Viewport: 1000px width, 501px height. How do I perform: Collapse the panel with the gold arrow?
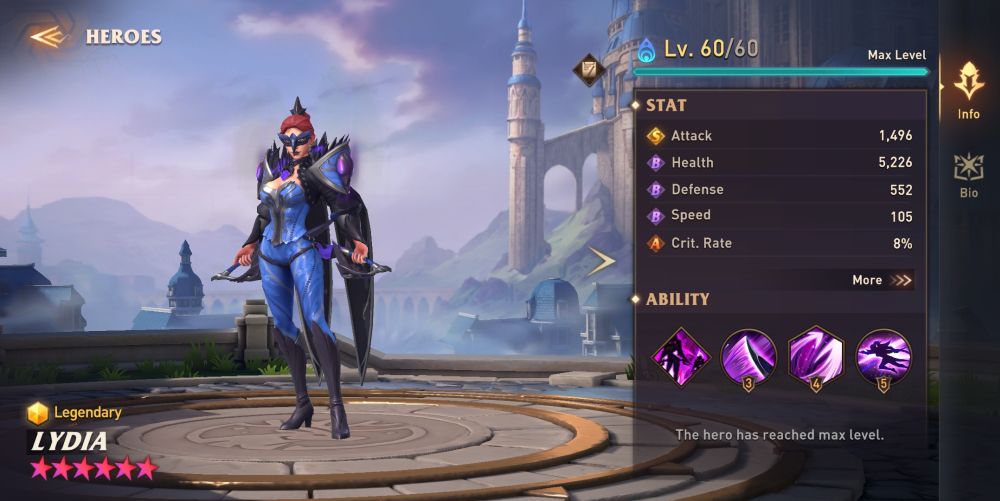coord(600,262)
